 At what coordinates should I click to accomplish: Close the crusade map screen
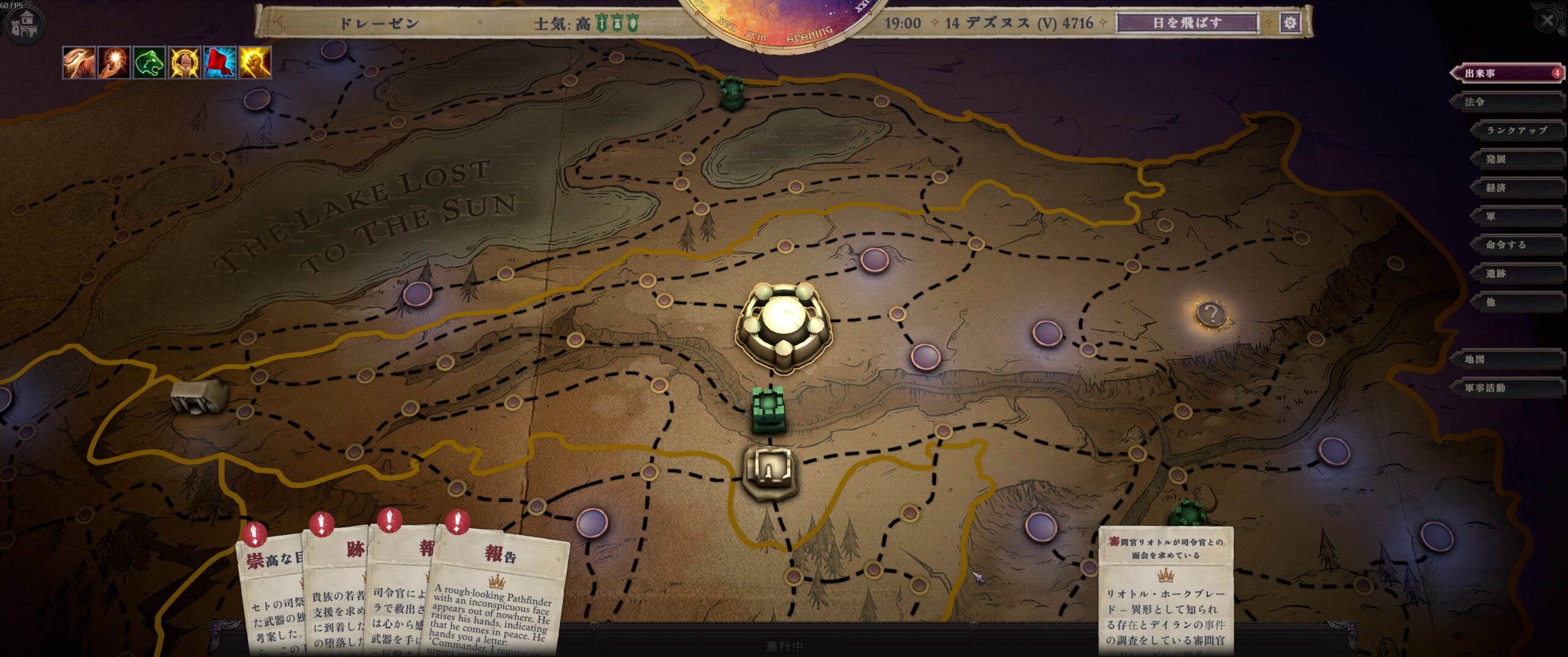1547,21
